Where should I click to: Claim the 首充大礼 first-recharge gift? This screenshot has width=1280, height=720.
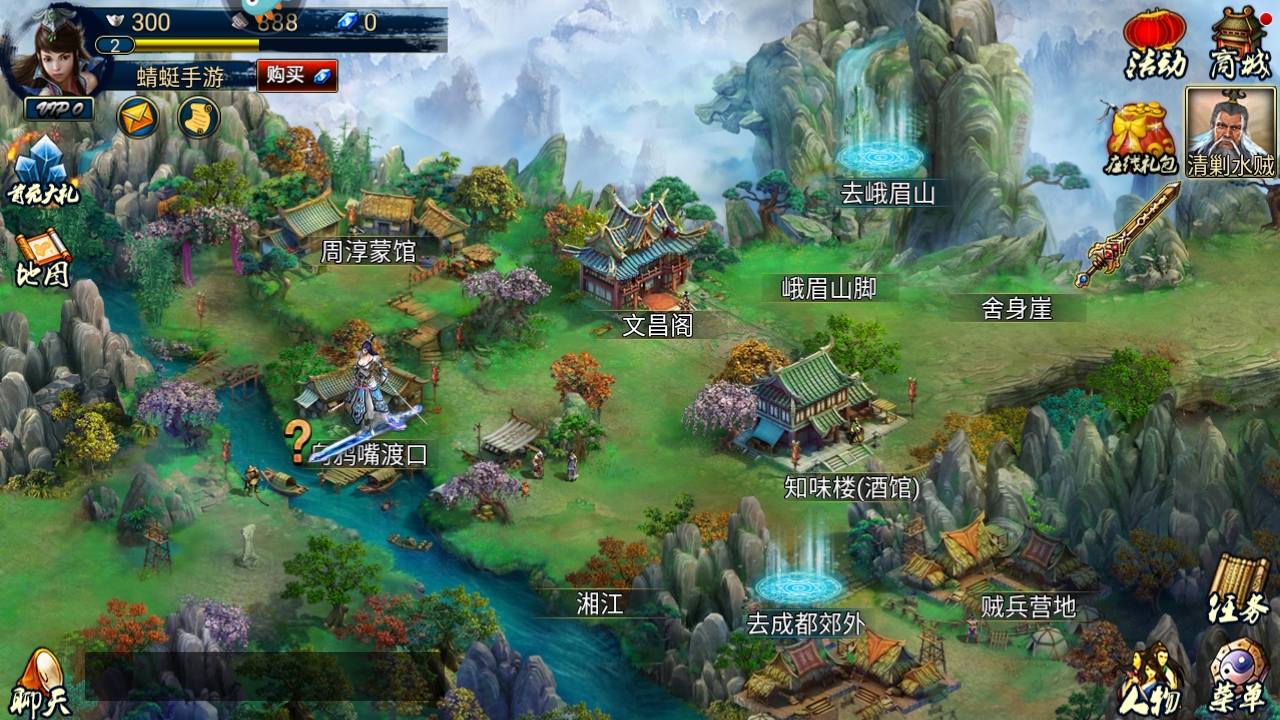tap(42, 172)
